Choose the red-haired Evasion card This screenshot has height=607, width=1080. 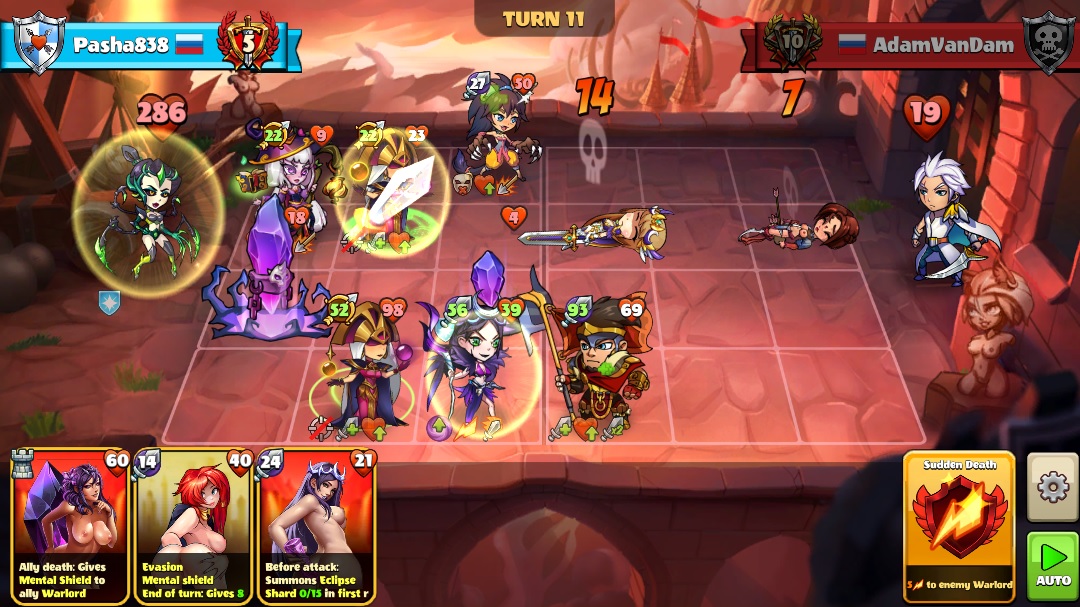(193, 526)
